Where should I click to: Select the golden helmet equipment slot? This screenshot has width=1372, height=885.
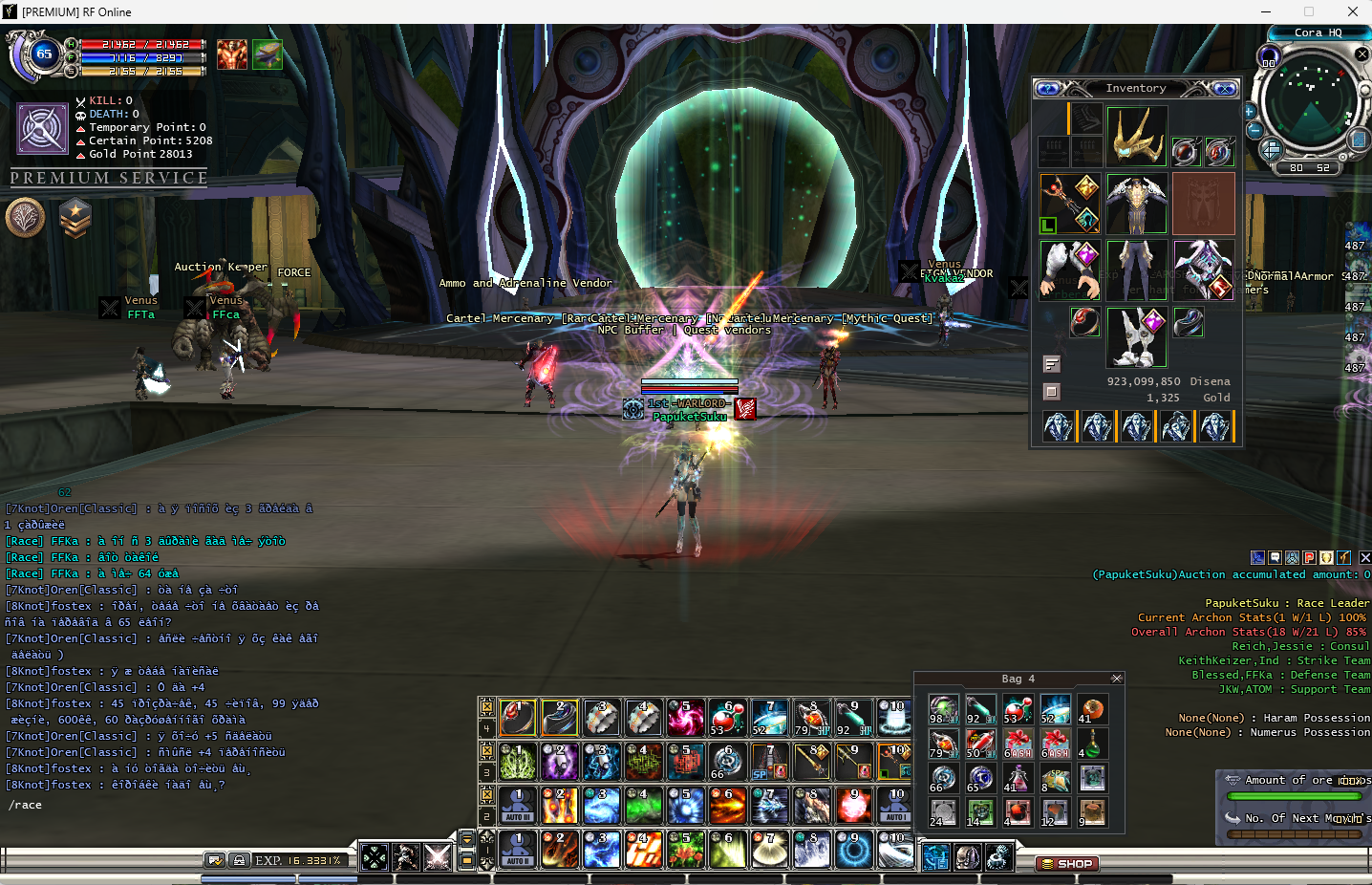1136,137
